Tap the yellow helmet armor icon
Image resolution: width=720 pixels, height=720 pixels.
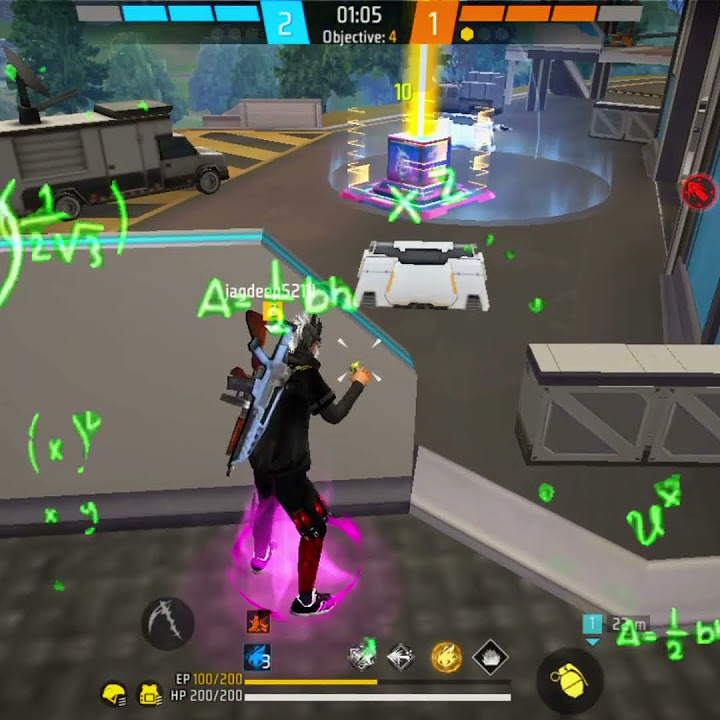(115, 692)
